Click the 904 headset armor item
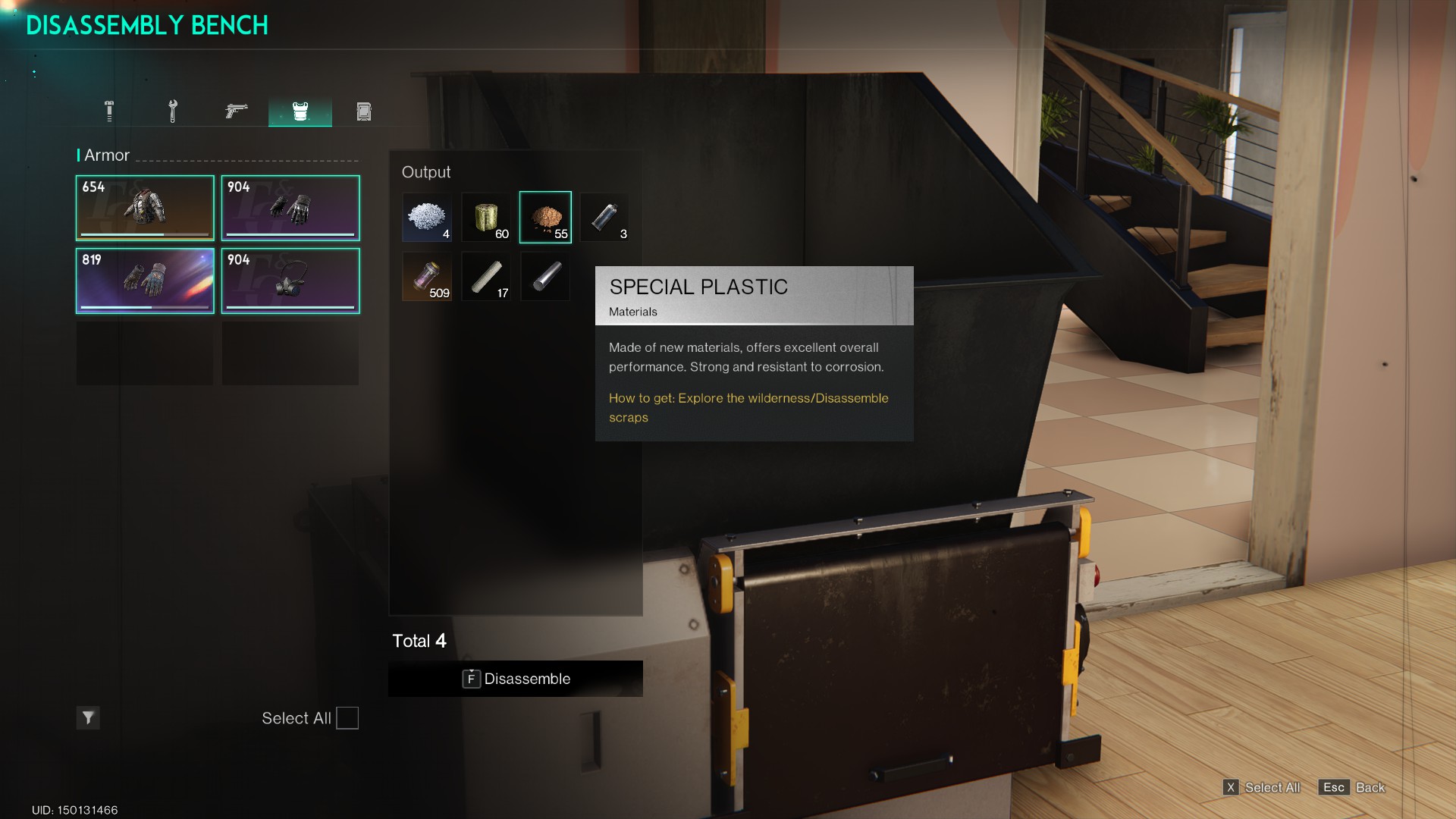The height and width of the screenshot is (819, 1456). (290, 281)
